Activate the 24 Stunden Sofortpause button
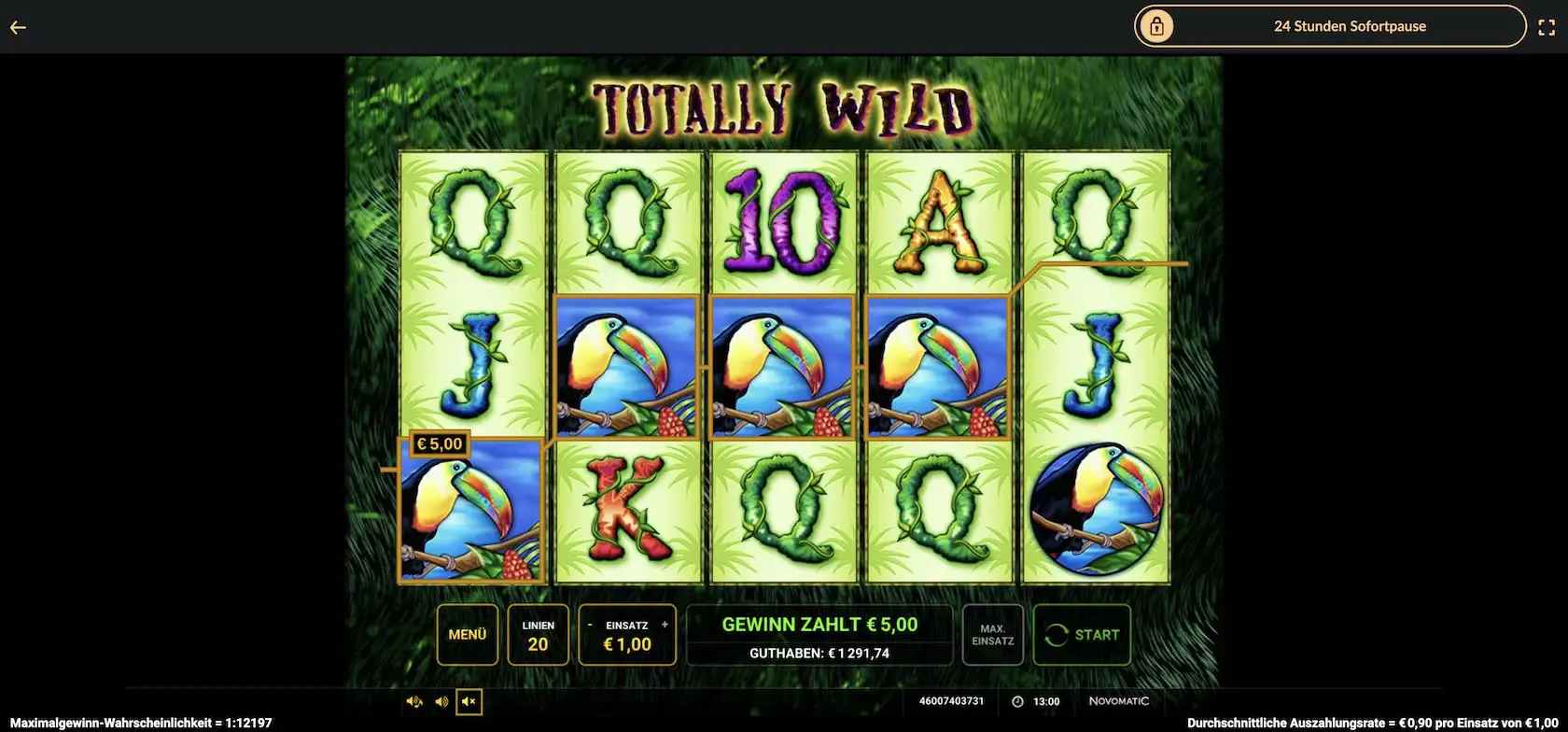This screenshot has width=1568, height=732. (x=1330, y=26)
